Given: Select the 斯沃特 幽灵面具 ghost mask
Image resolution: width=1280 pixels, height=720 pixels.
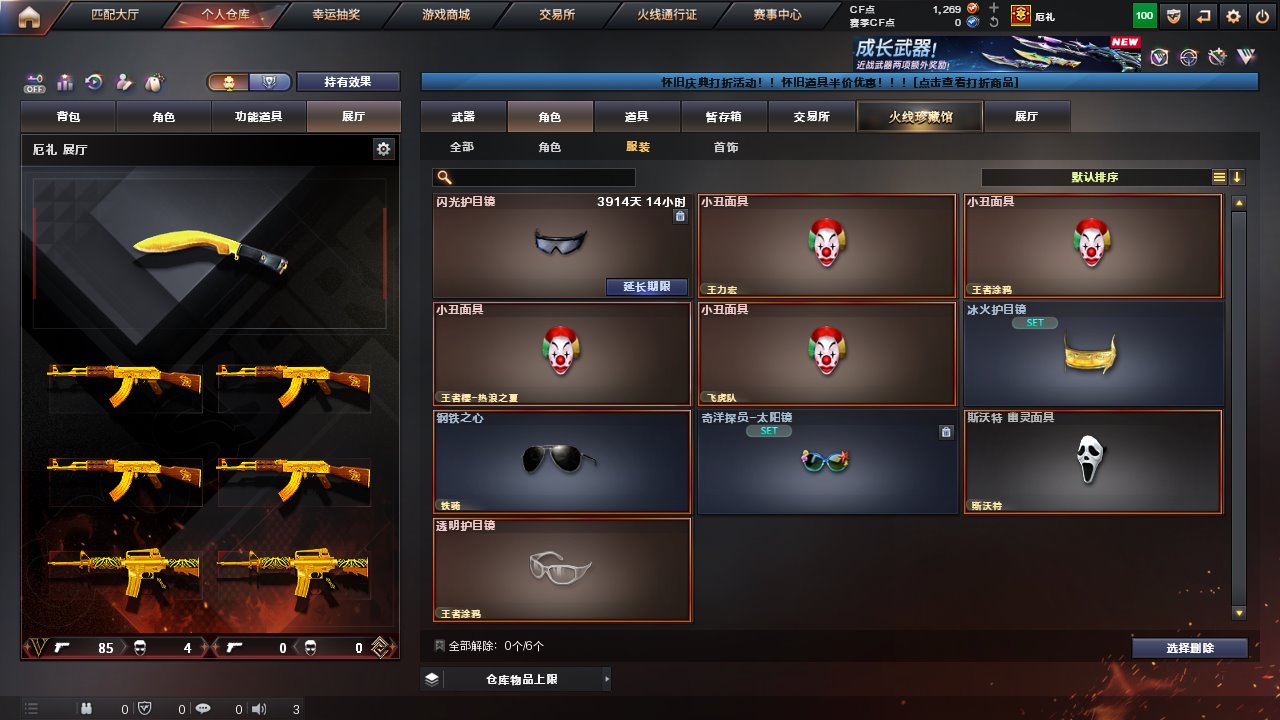Looking at the screenshot, I should click(x=1092, y=462).
